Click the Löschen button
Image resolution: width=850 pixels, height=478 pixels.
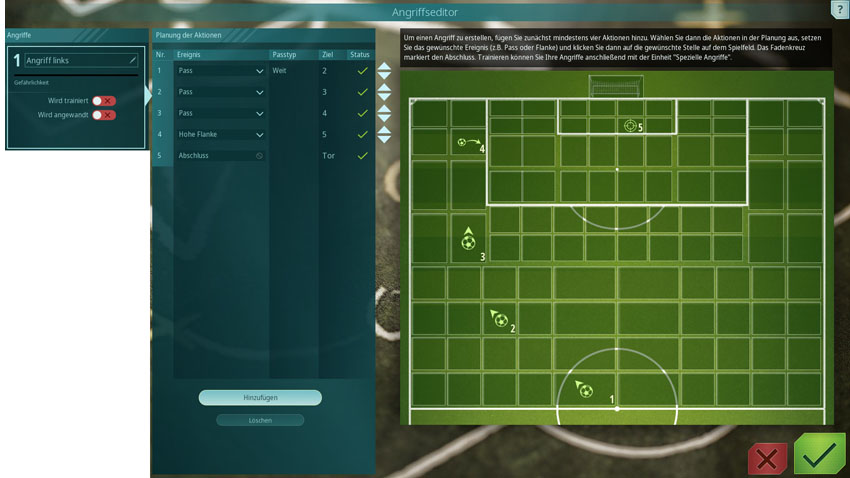click(x=260, y=420)
